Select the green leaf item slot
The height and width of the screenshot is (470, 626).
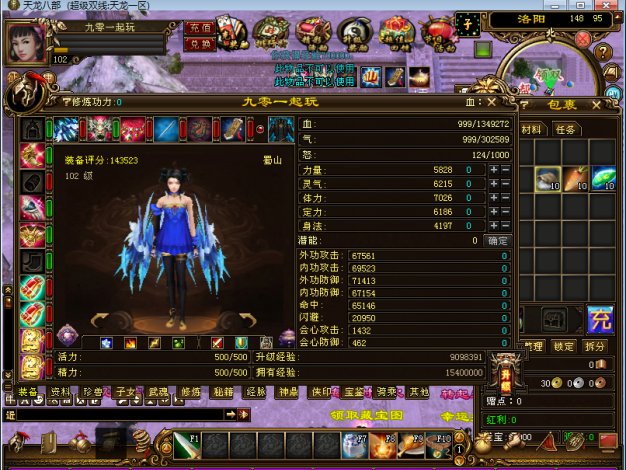click(602, 178)
